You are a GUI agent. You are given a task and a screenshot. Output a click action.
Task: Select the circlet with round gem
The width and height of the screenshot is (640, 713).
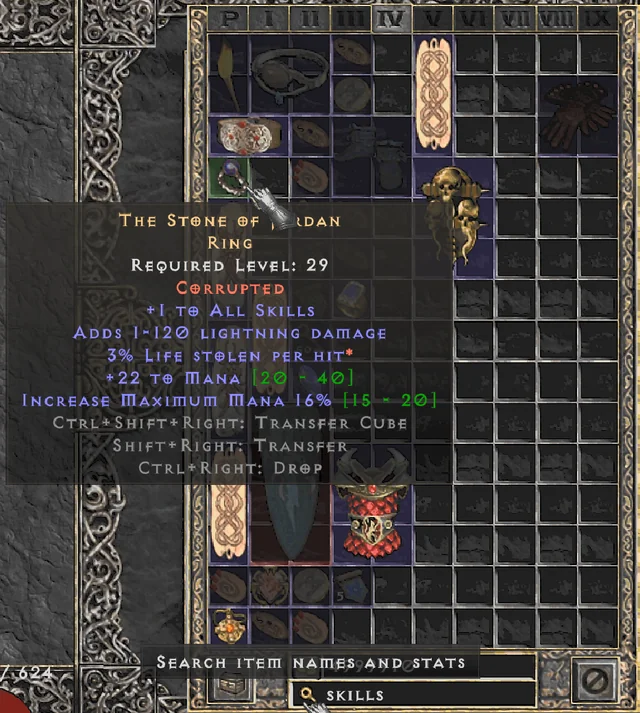coord(289,73)
